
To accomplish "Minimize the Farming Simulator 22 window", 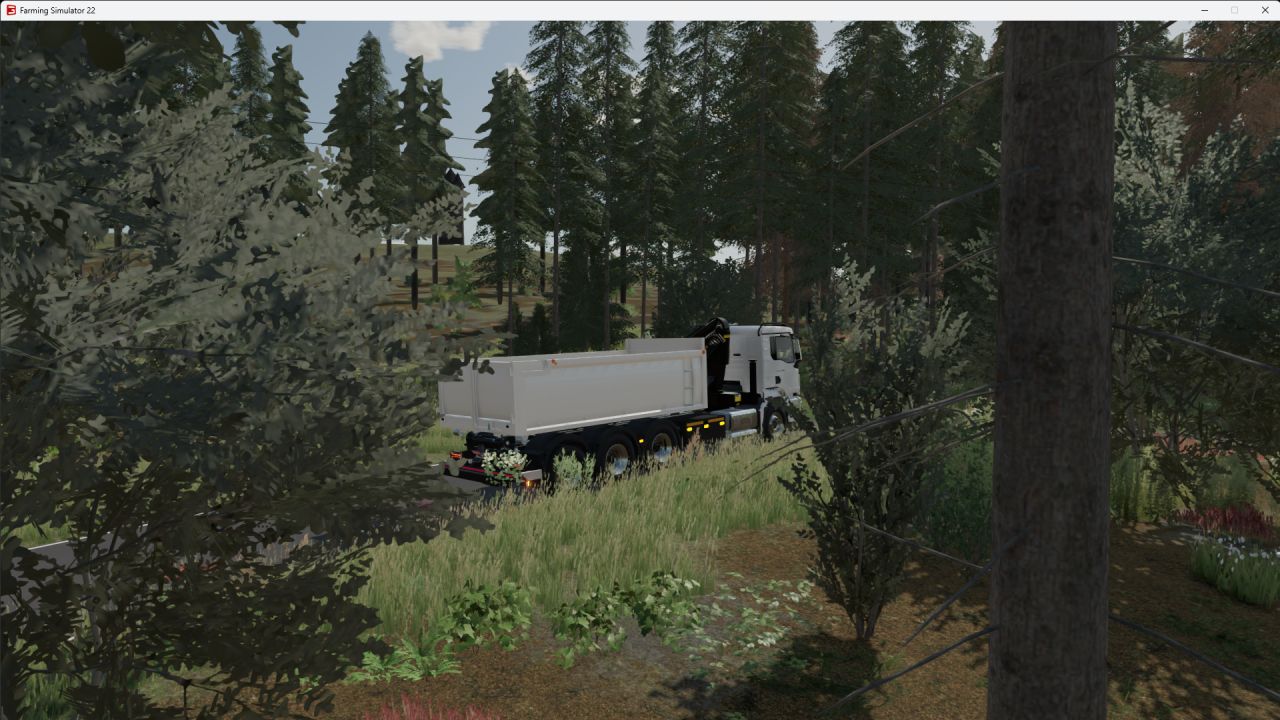I will pyautogui.click(x=1202, y=10).
